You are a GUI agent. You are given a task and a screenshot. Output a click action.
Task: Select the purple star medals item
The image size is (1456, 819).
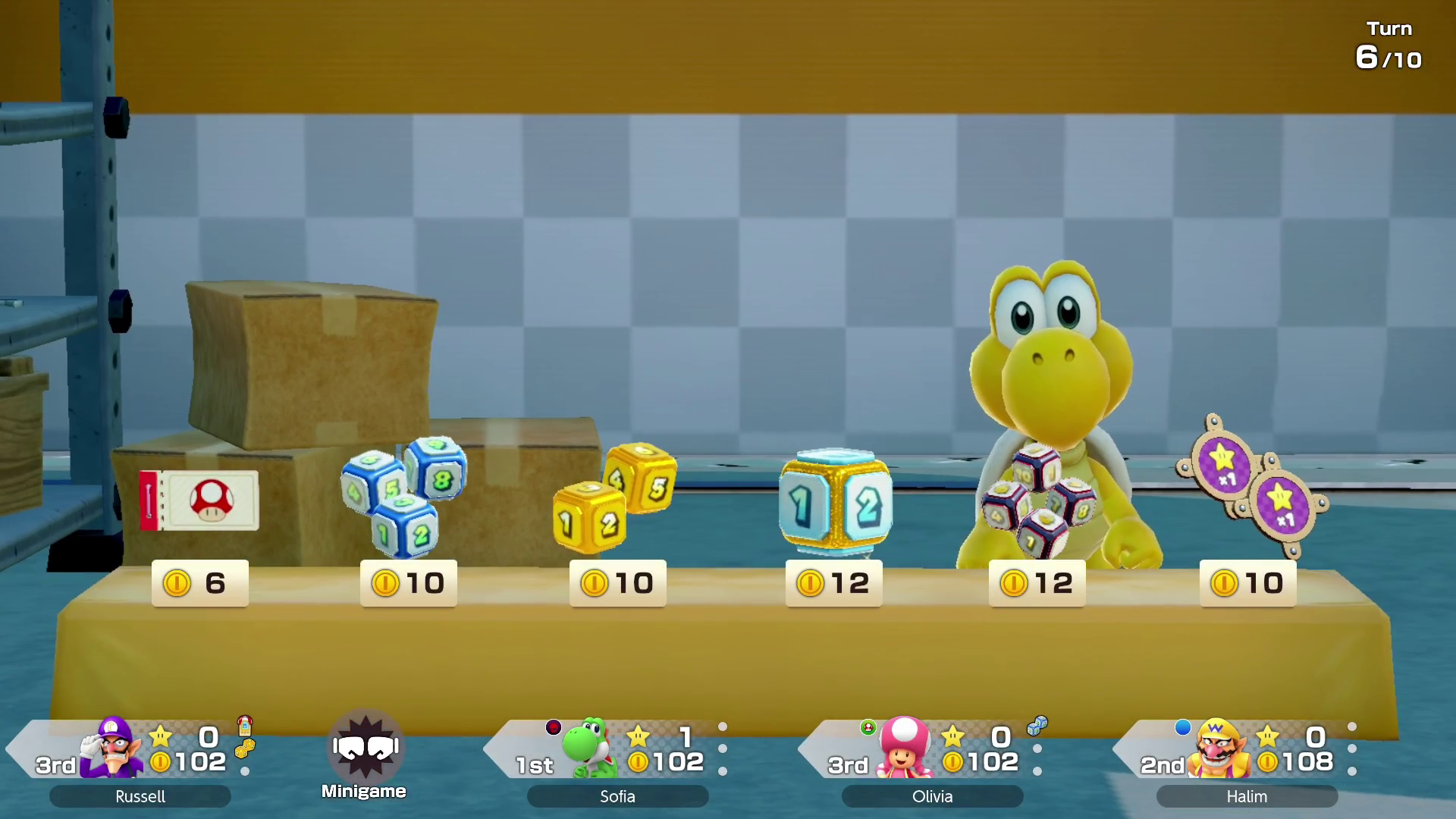[x=1251, y=485]
